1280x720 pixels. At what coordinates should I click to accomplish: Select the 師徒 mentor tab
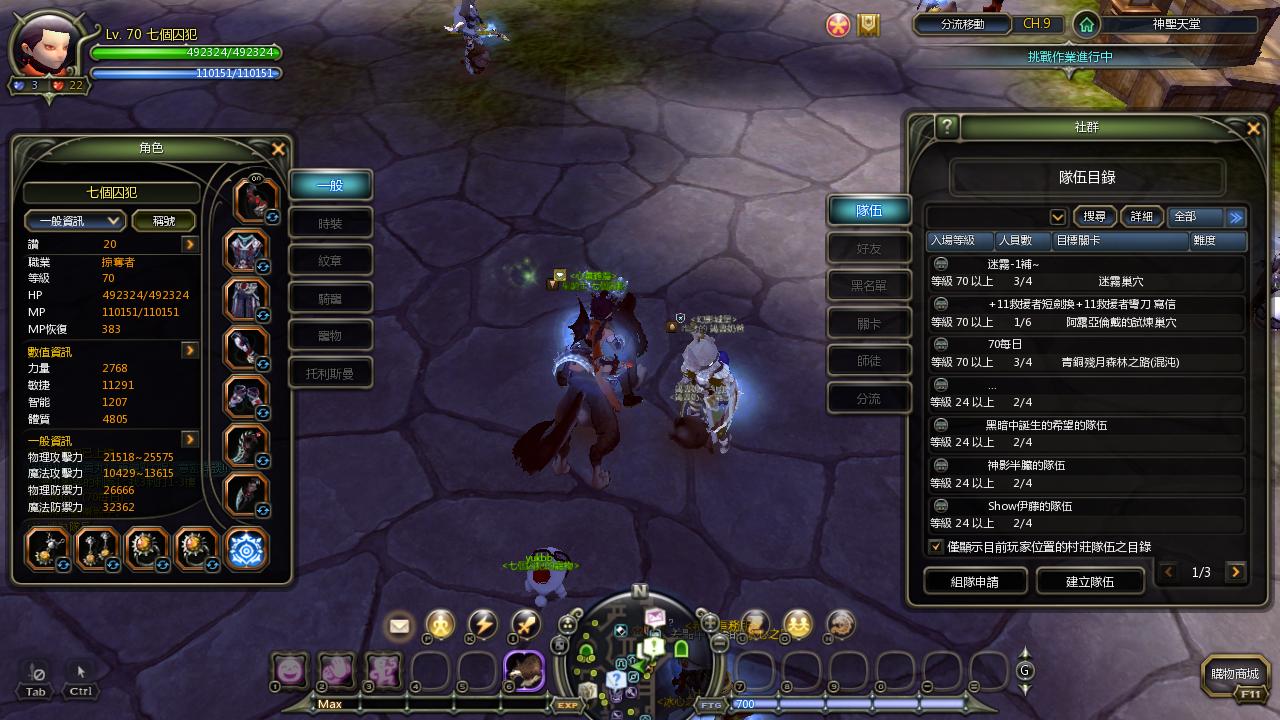[x=869, y=361]
